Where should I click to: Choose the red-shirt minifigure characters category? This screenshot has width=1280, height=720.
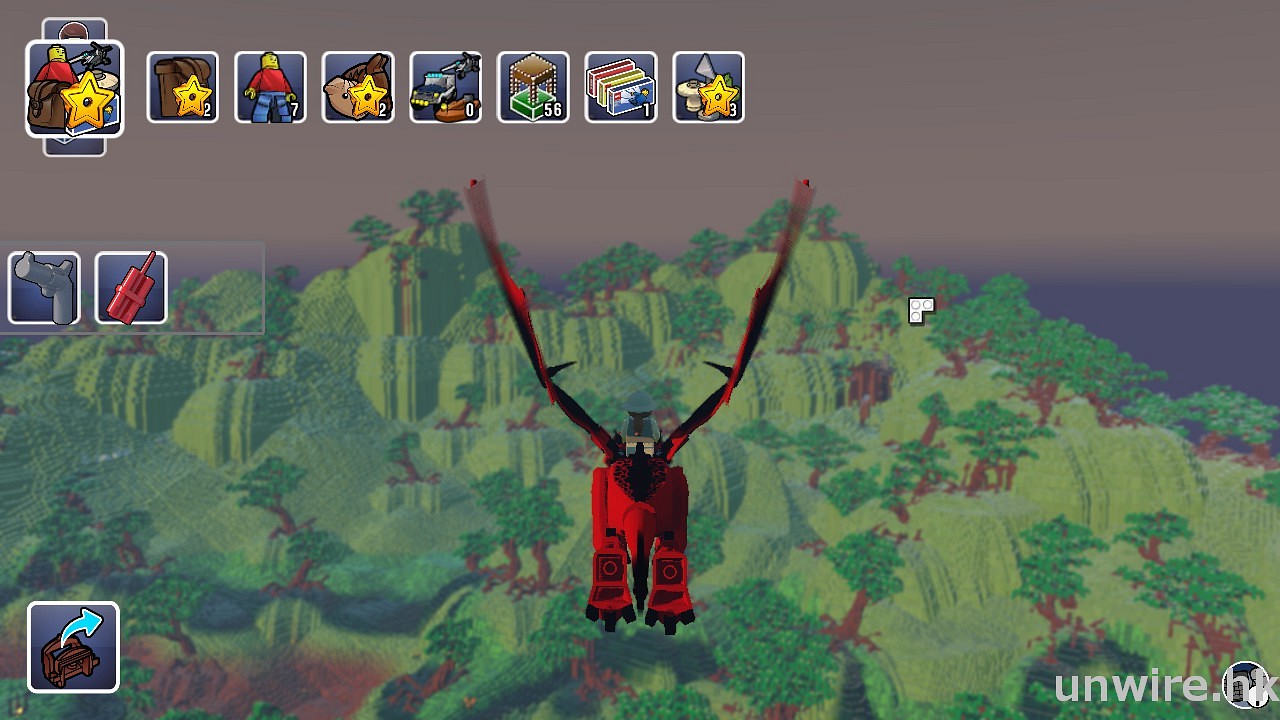pyautogui.click(x=270, y=88)
